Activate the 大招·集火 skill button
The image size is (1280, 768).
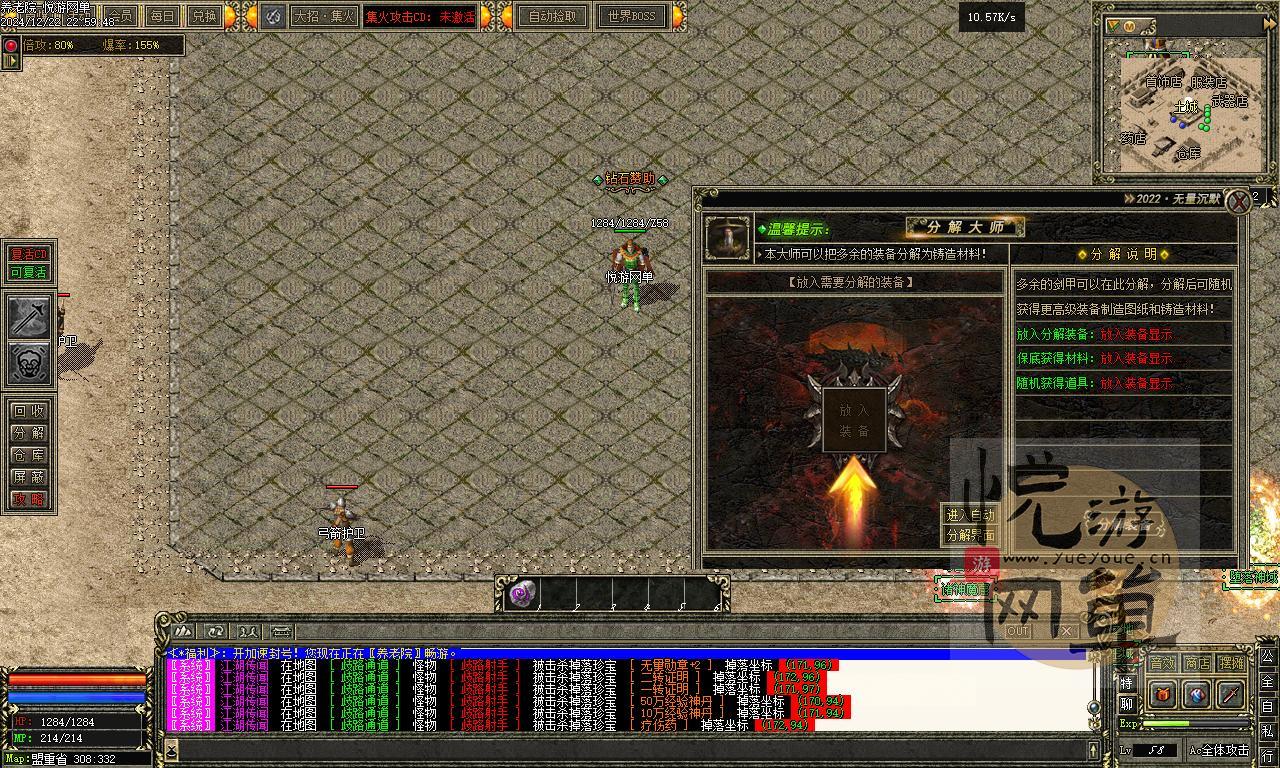pyautogui.click(x=323, y=16)
